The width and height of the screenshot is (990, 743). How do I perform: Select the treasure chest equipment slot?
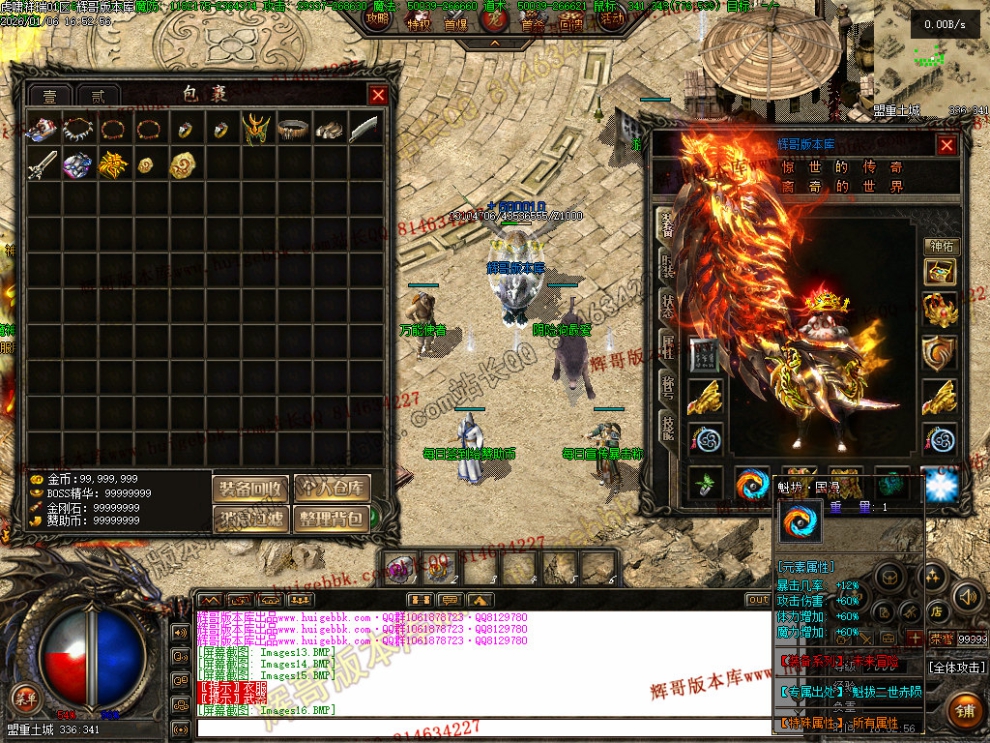click(x=940, y=273)
